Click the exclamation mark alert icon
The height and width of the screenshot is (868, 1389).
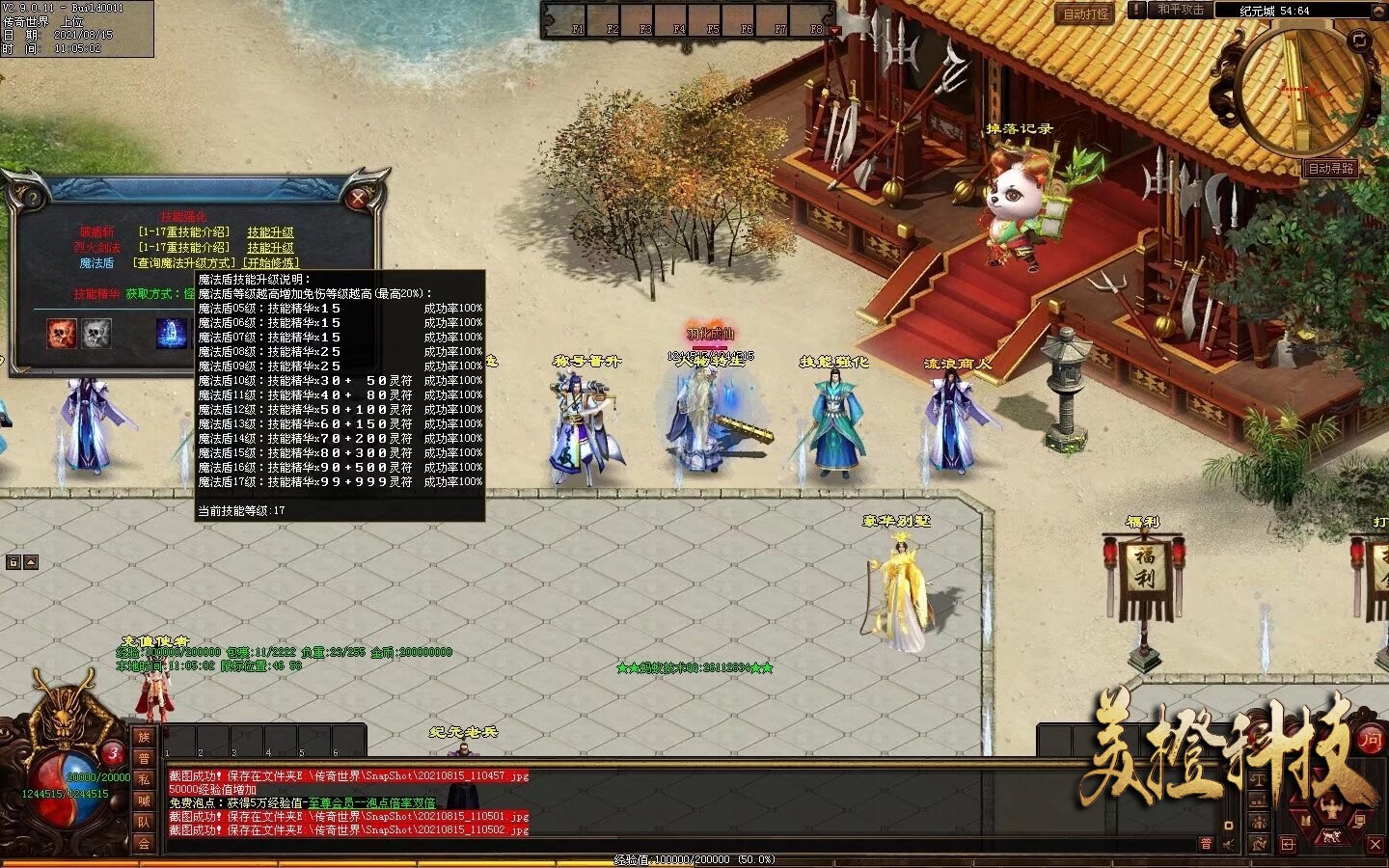tap(1137, 10)
